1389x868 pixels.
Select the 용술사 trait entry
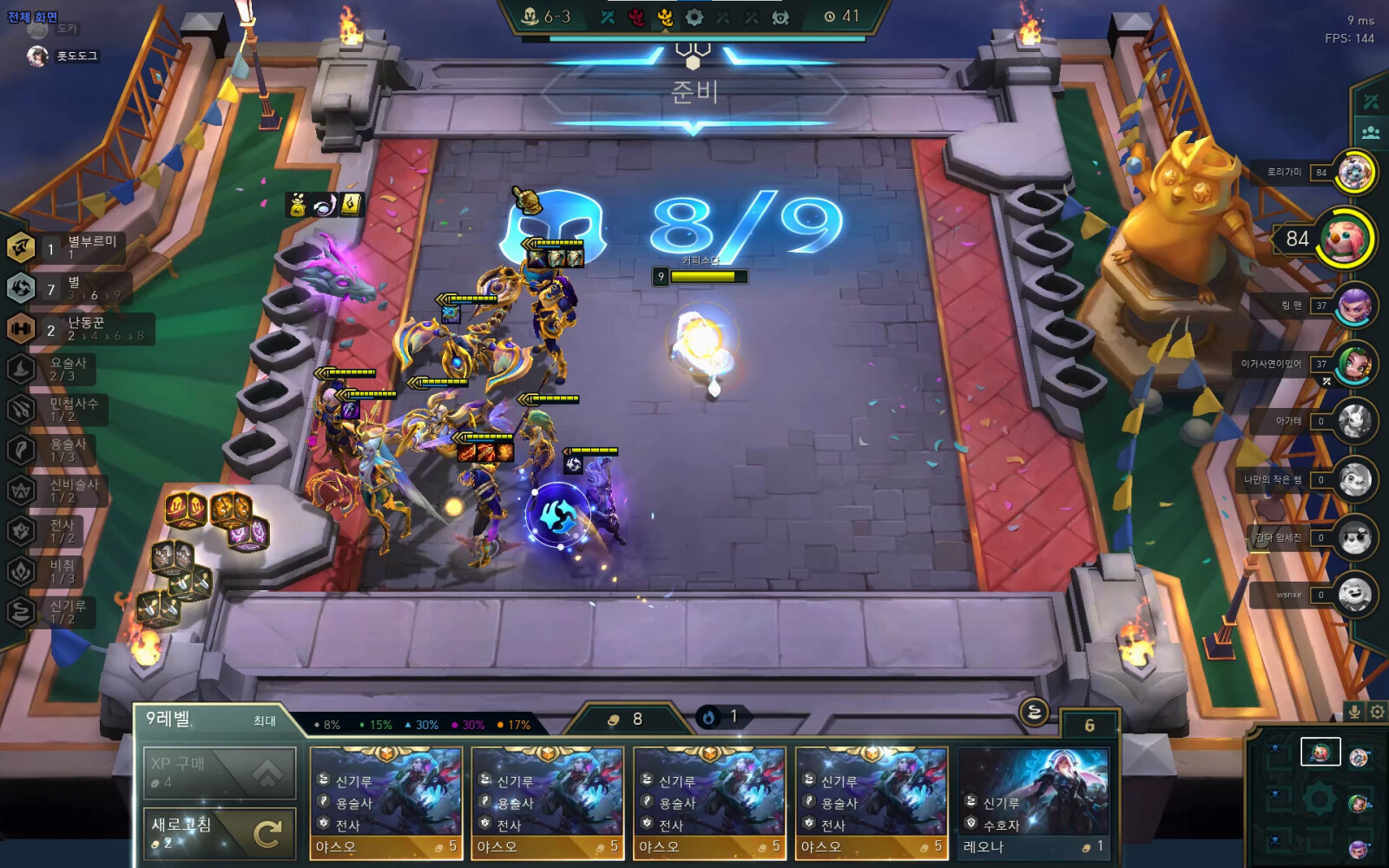[x=54, y=450]
